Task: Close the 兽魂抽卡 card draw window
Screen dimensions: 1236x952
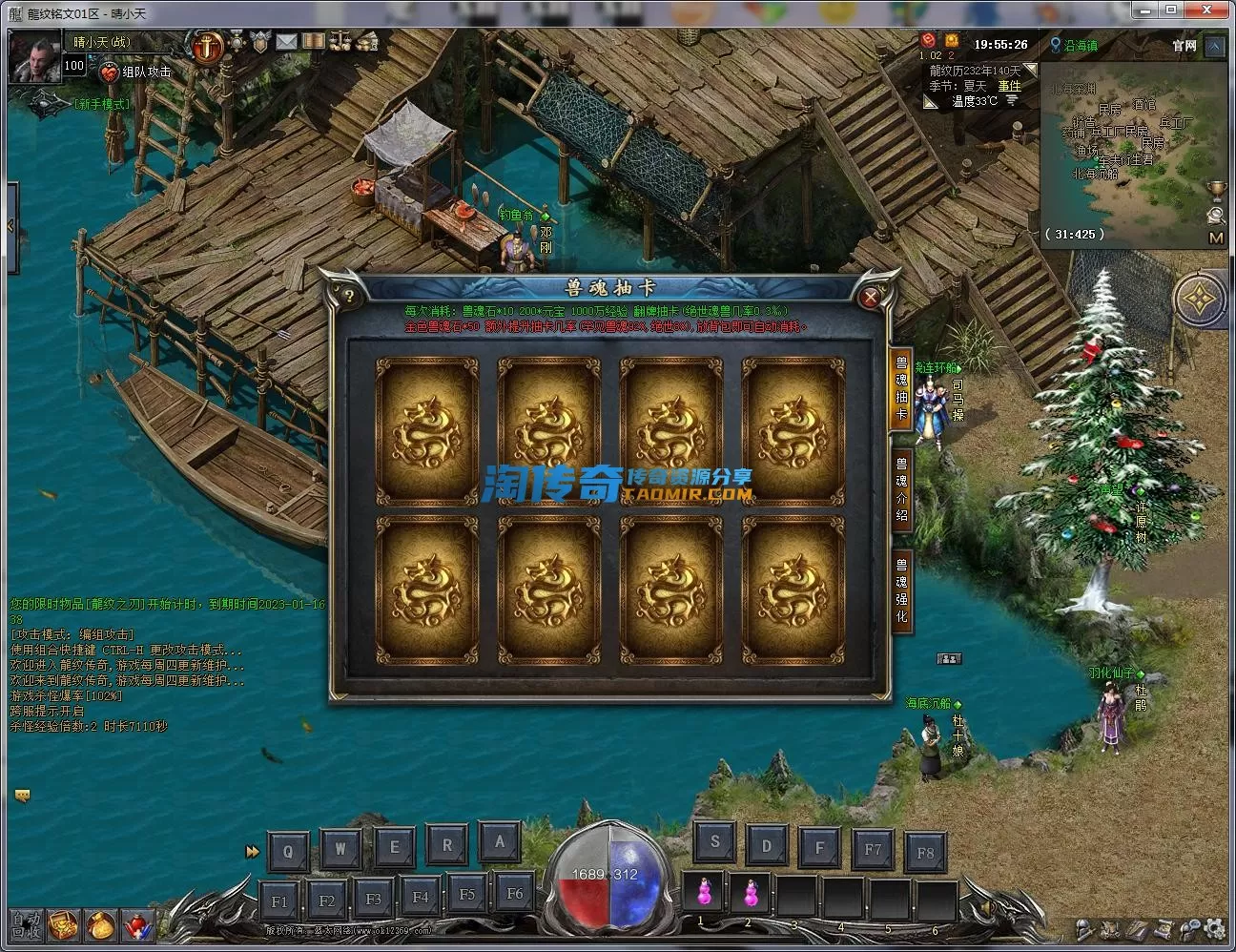Action: (x=869, y=298)
